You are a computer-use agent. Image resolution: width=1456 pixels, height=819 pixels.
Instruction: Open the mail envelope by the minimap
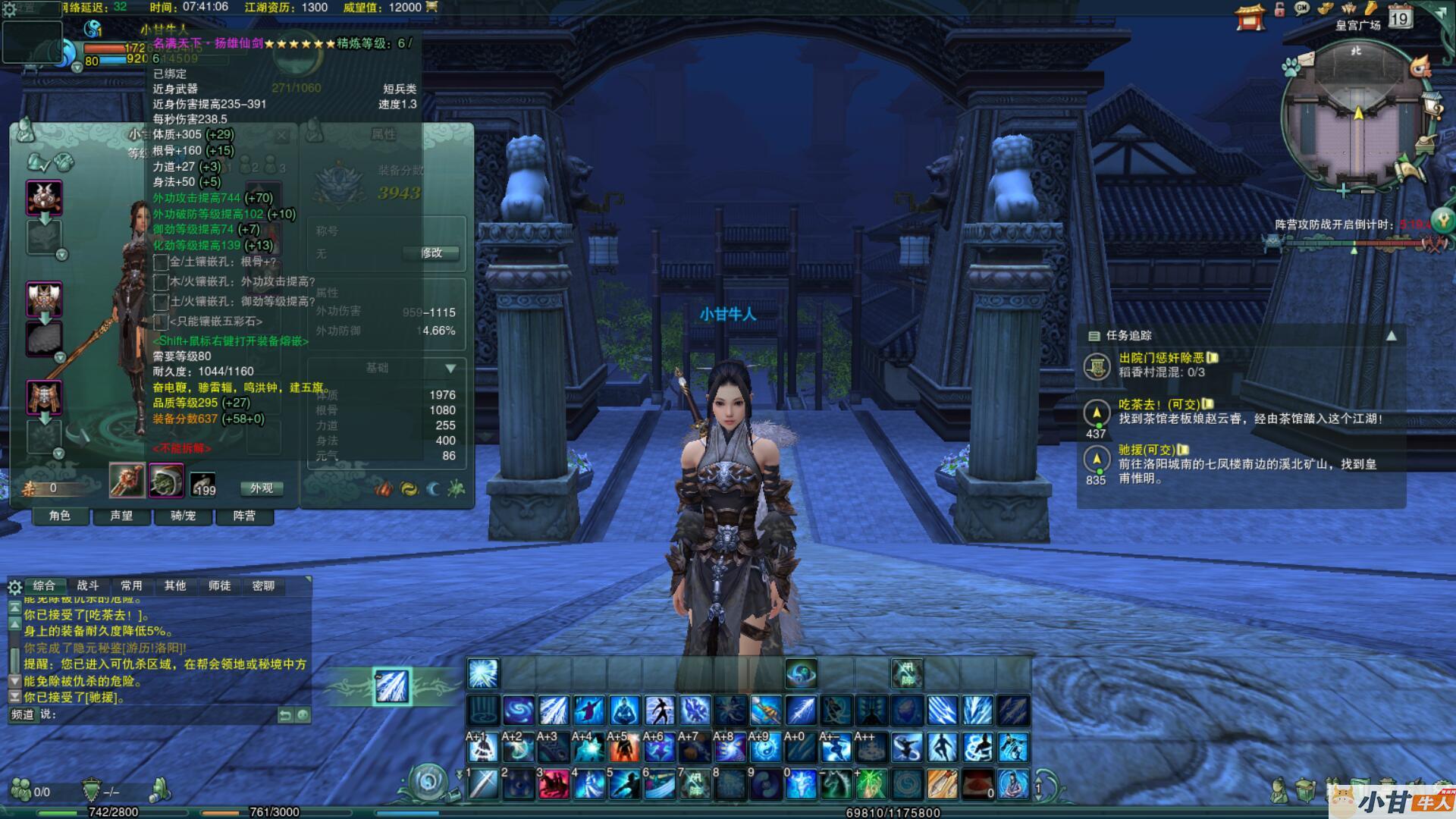(1305, 61)
